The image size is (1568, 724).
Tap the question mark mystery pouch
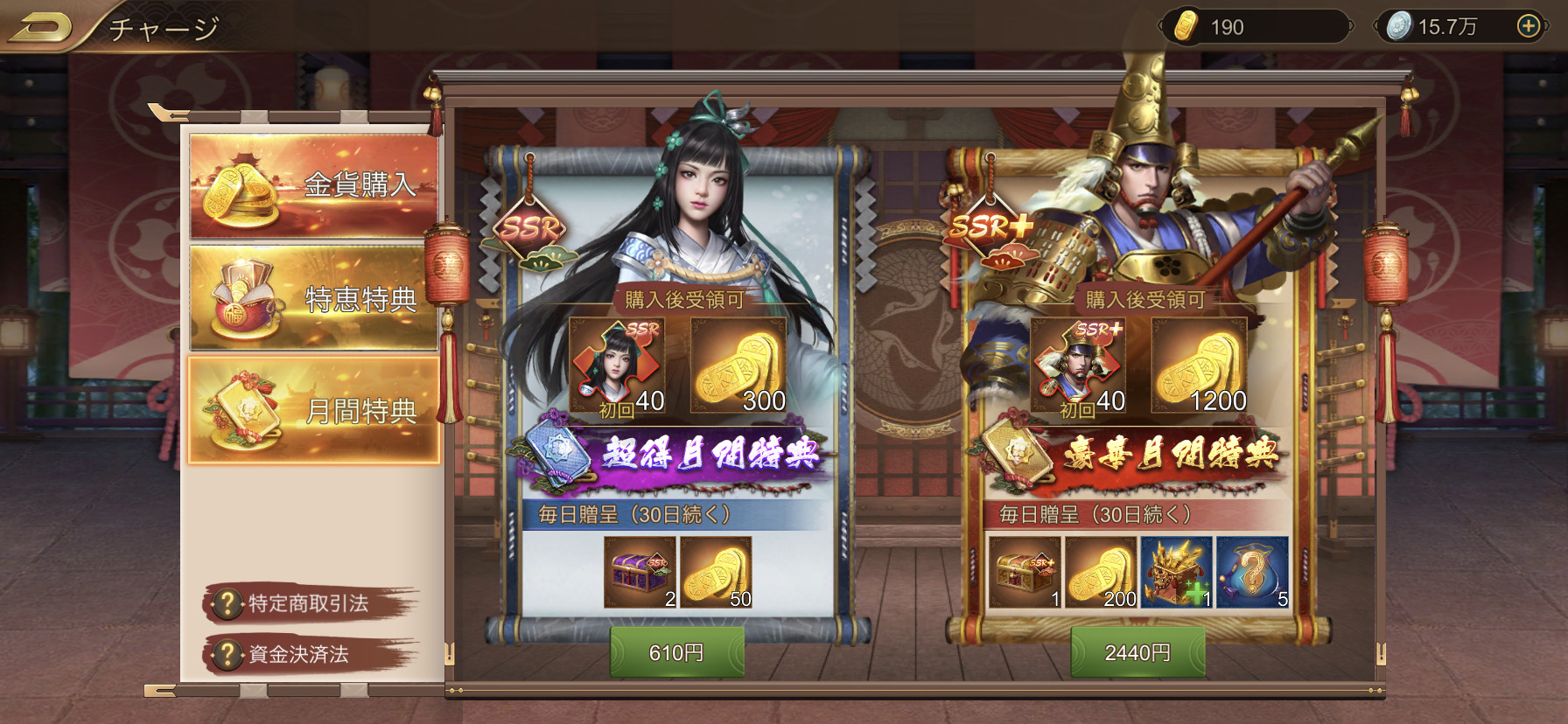pyautogui.click(x=1253, y=572)
